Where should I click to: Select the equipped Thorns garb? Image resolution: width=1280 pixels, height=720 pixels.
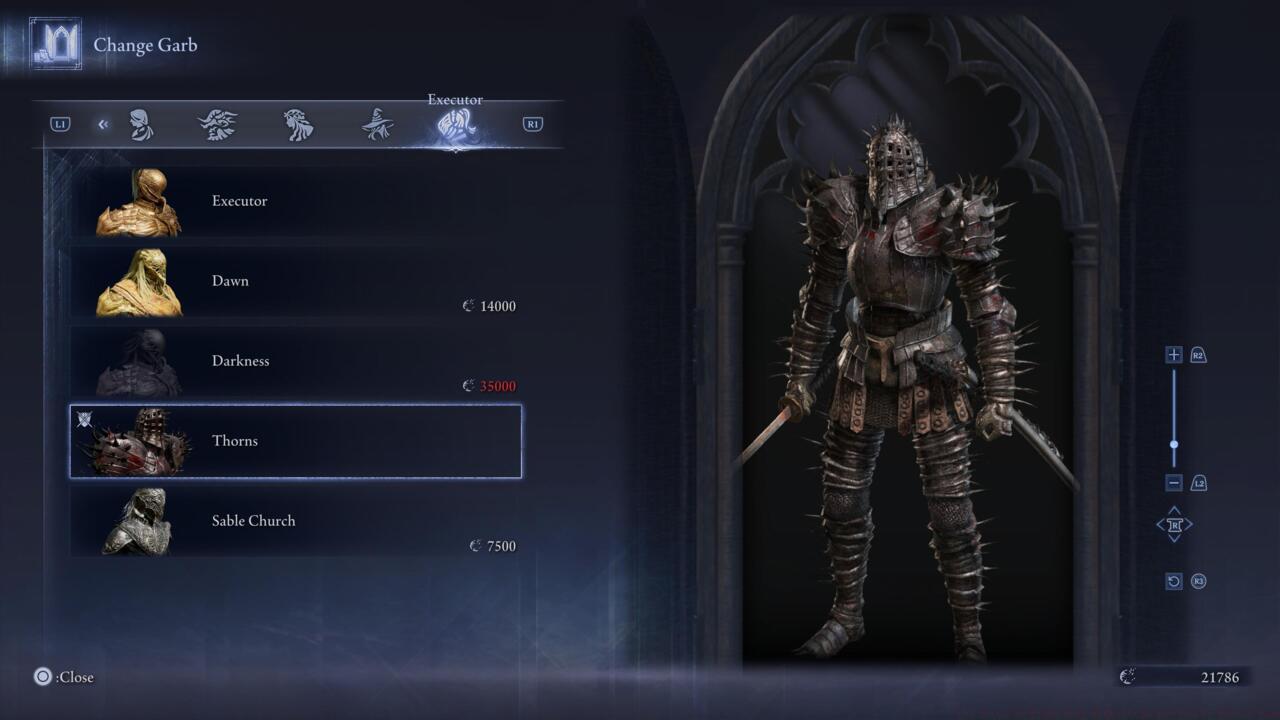[295, 441]
